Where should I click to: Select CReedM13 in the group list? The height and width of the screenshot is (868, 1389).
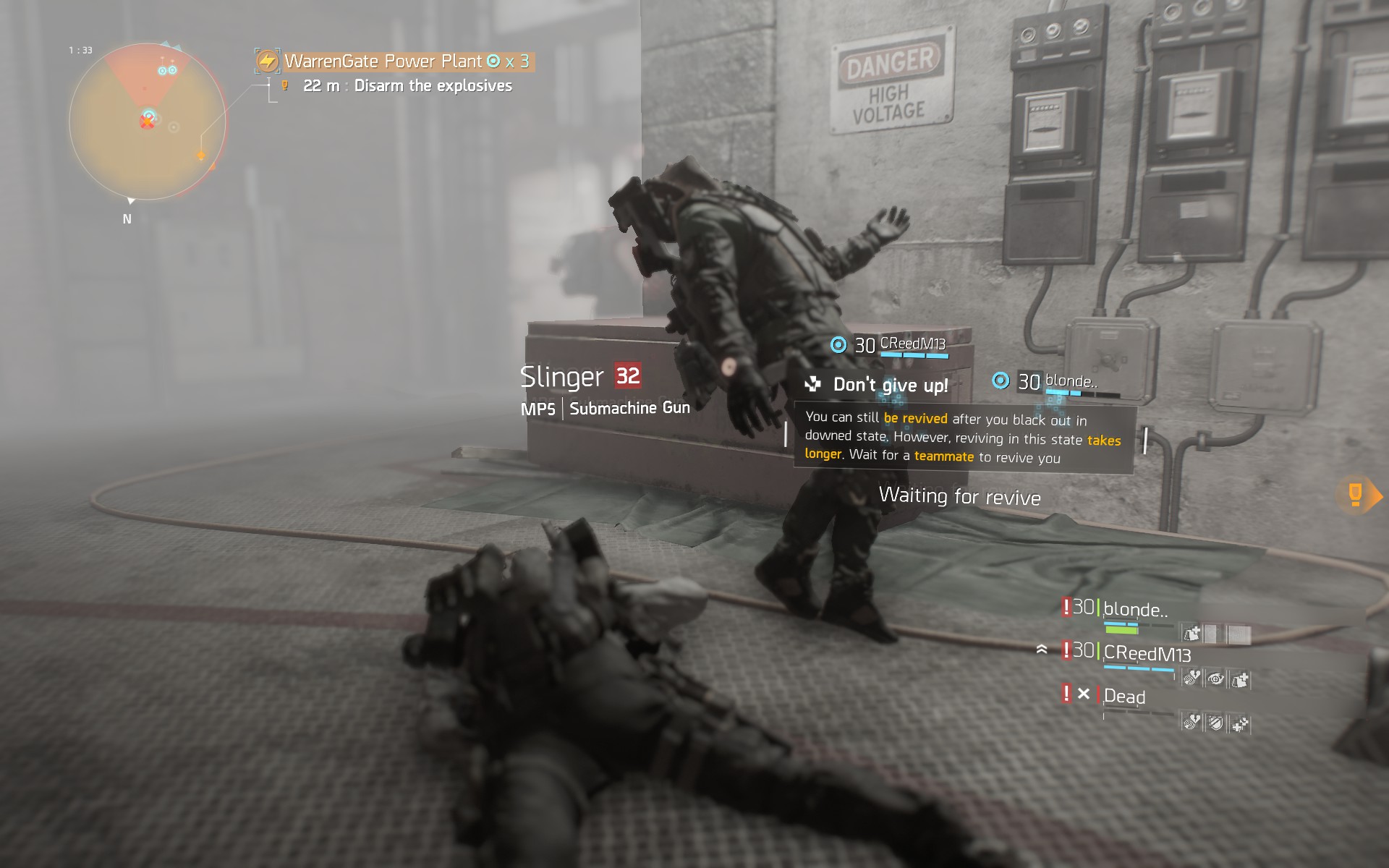(x=1146, y=654)
